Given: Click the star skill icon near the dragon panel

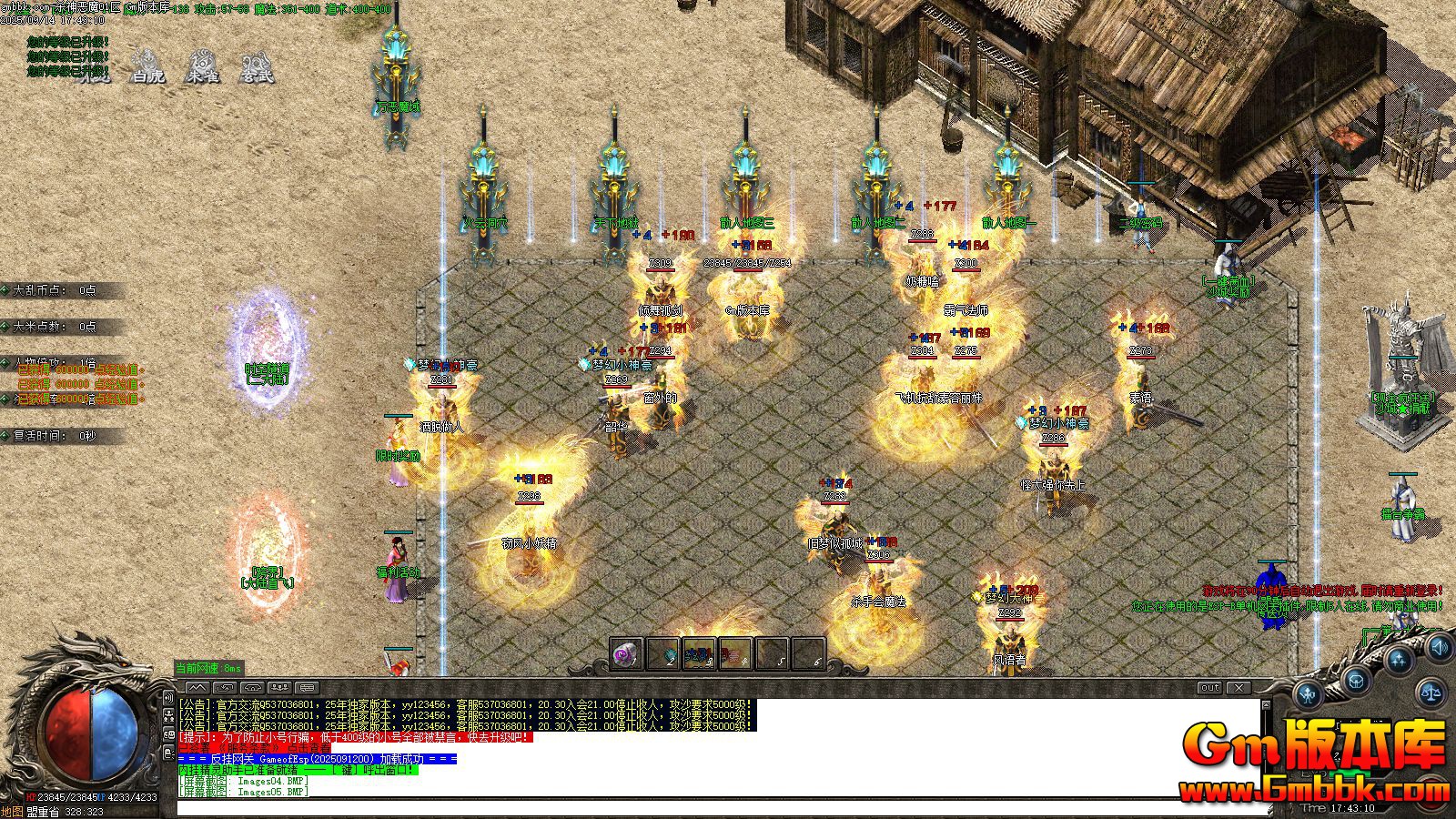Looking at the screenshot, I should coord(1398,660).
